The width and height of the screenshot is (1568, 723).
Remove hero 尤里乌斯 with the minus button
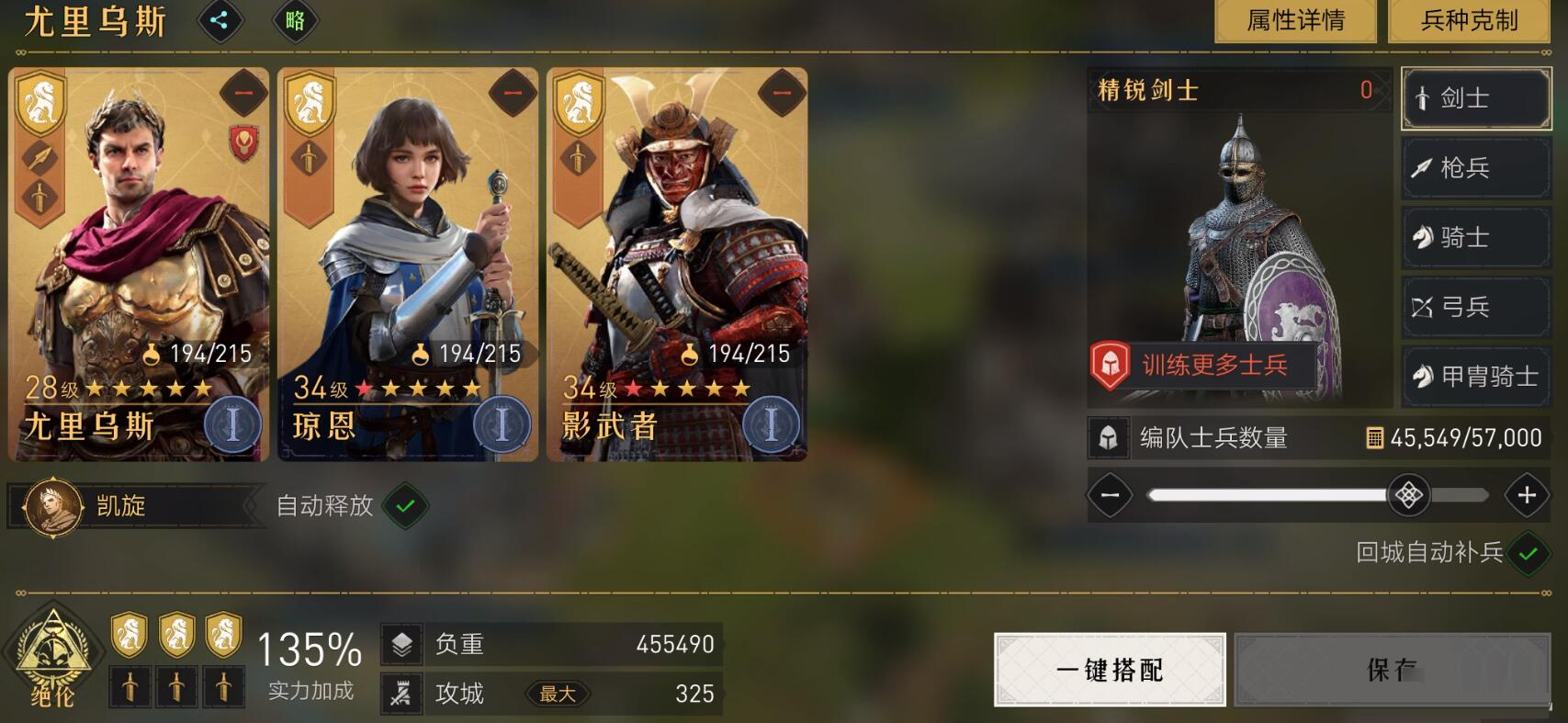(243, 93)
